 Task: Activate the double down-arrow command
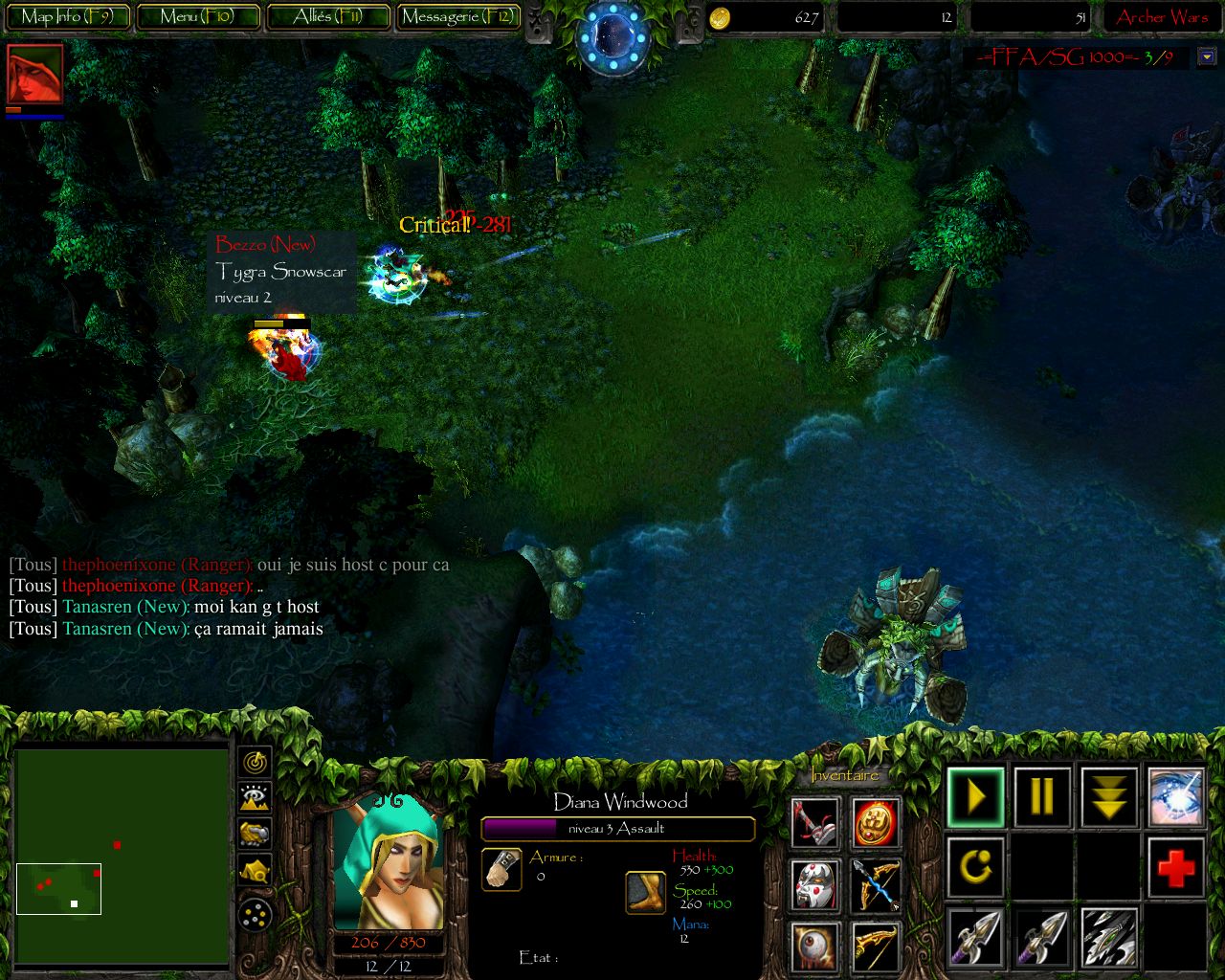1108,796
